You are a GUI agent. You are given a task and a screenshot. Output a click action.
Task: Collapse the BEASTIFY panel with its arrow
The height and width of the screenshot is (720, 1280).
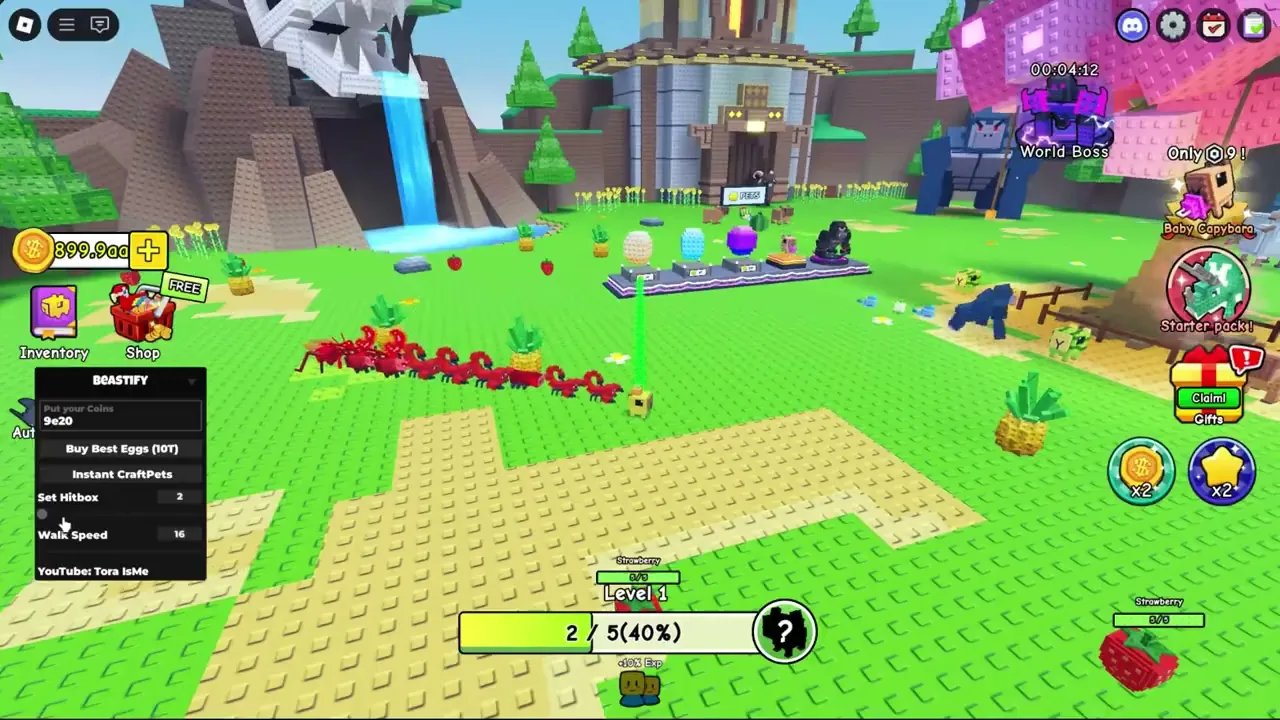192,380
